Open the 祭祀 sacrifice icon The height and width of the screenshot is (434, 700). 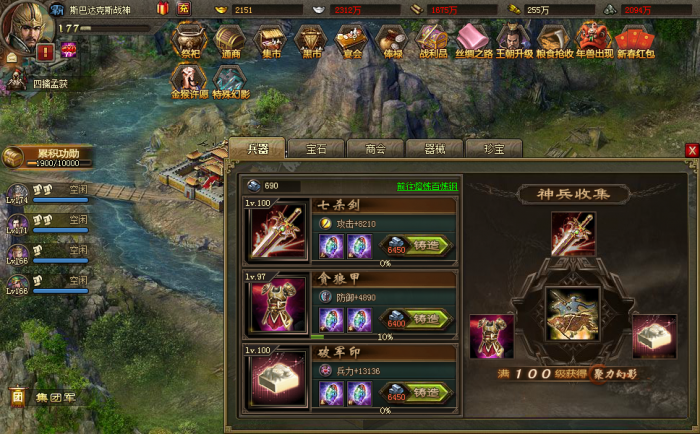point(189,42)
